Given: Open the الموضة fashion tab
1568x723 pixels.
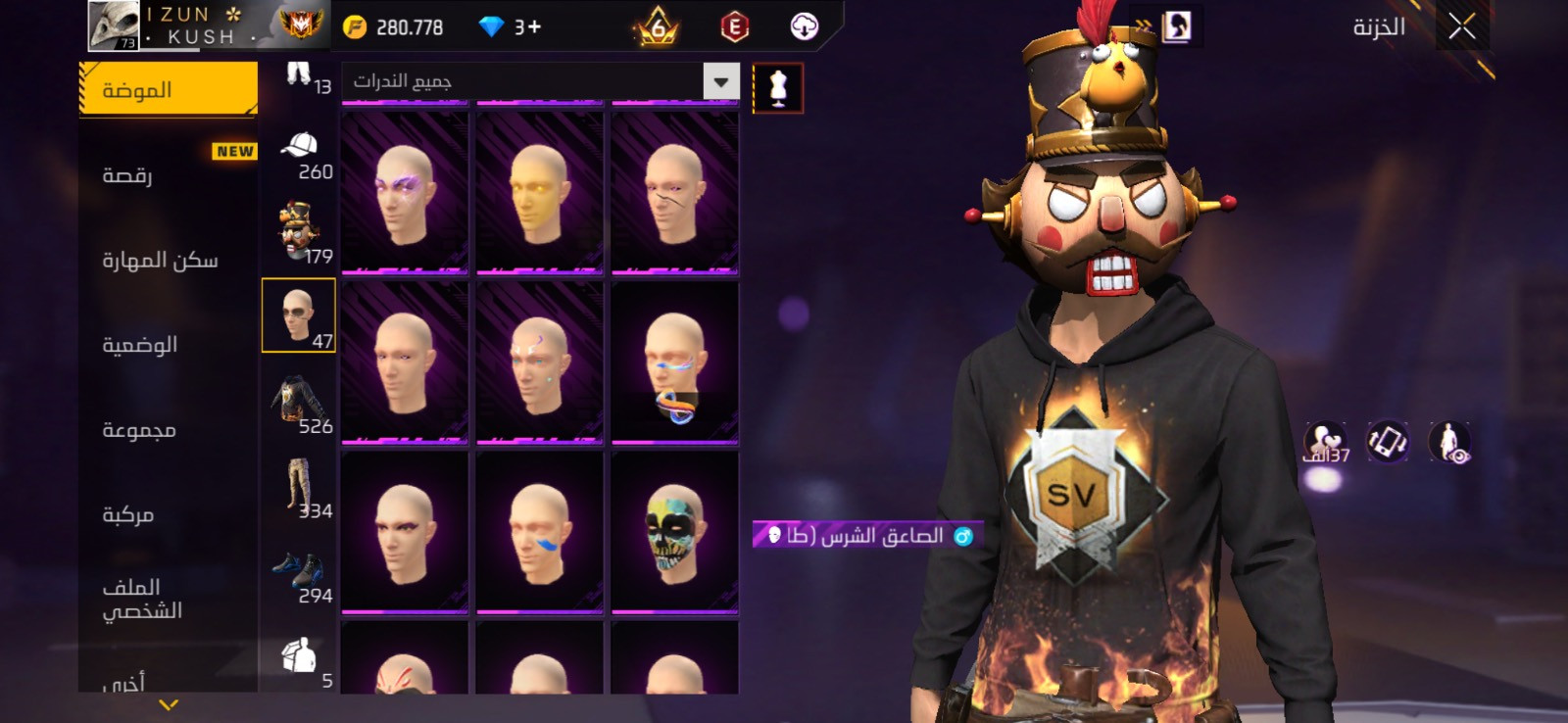Looking at the screenshot, I should [168, 90].
